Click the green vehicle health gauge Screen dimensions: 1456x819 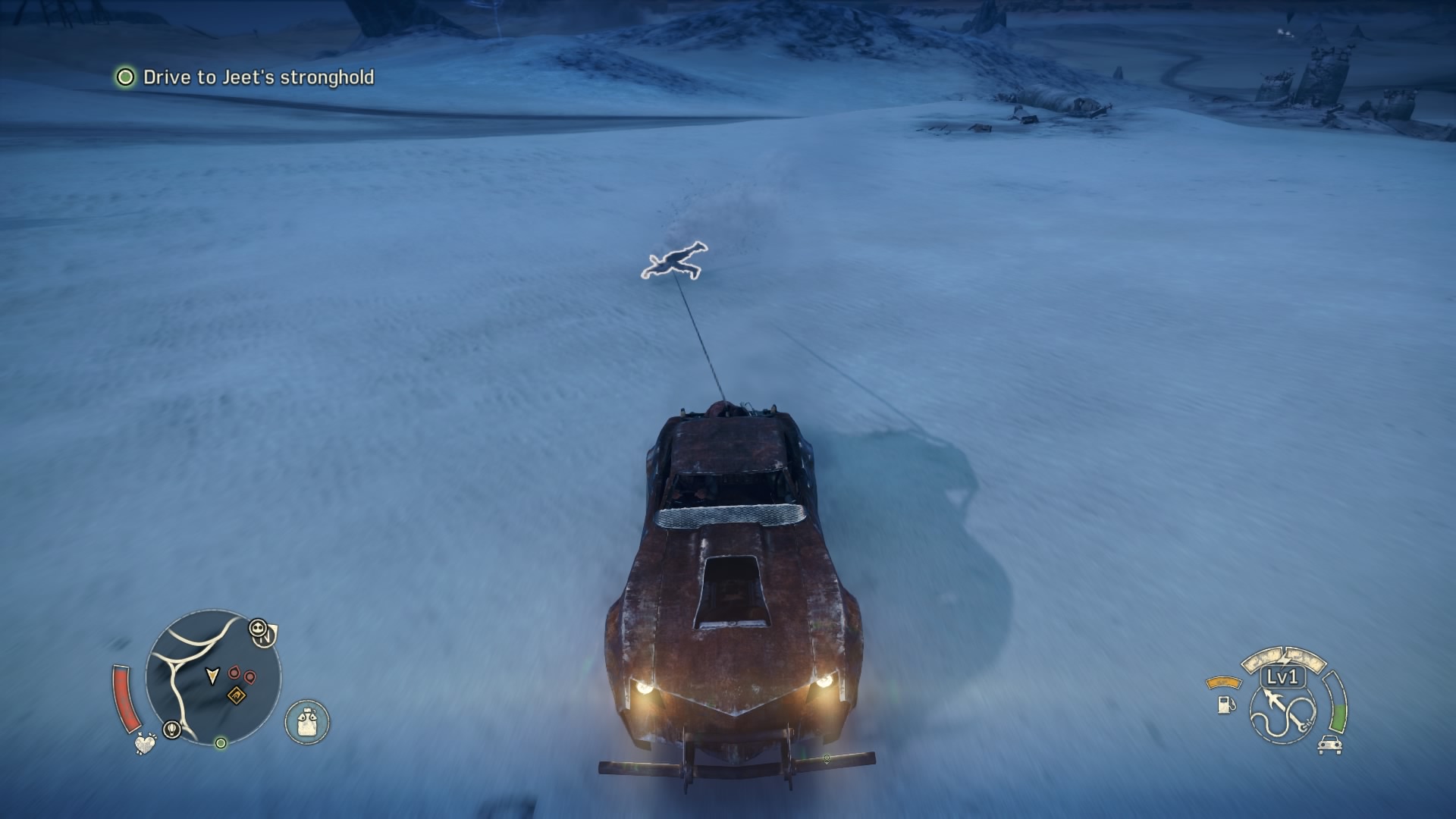coord(1337,716)
